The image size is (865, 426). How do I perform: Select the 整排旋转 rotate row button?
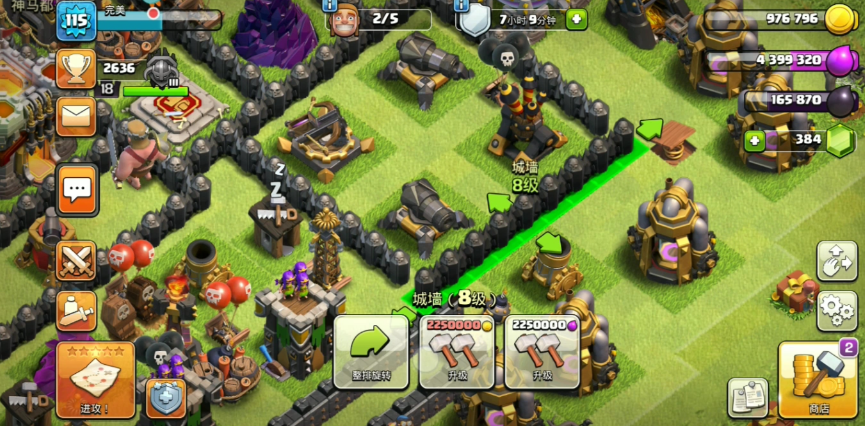click(370, 351)
